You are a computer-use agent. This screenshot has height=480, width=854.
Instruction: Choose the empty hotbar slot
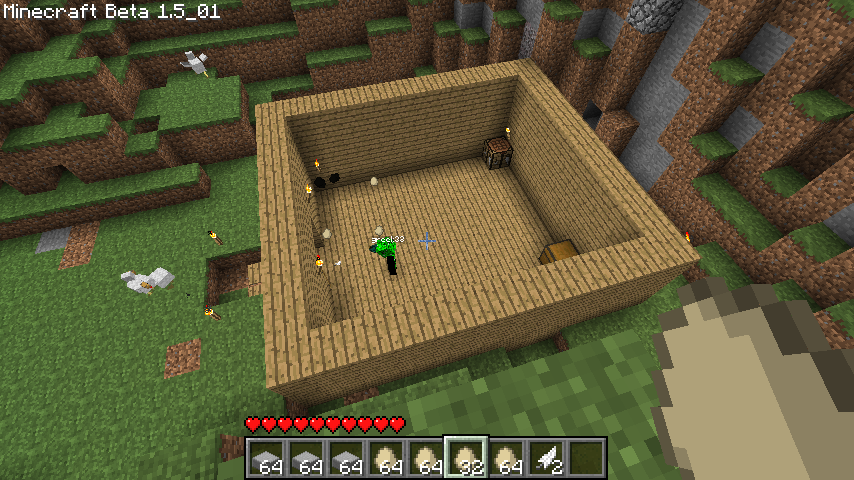(586, 457)
